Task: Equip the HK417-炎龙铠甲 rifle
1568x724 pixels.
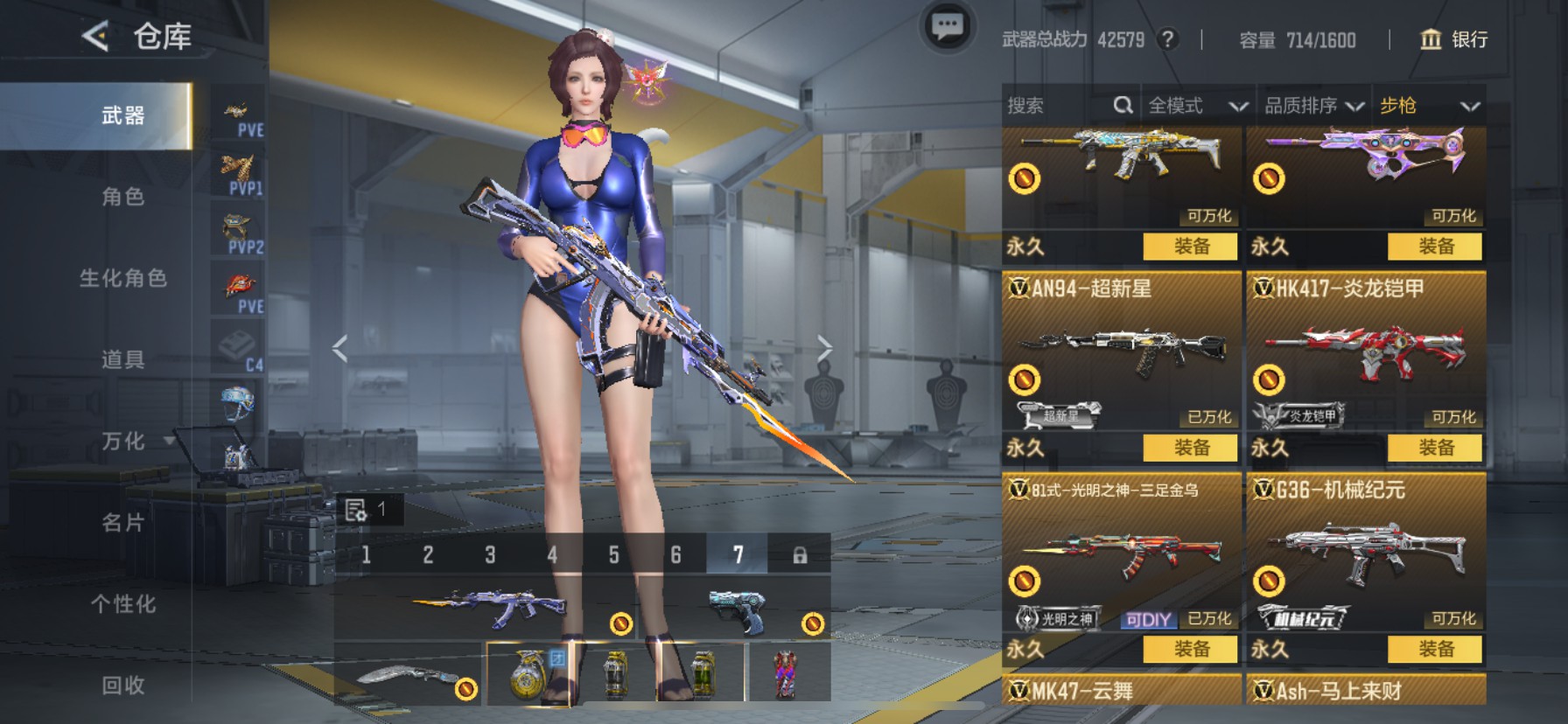Action: click(1435, 448)
